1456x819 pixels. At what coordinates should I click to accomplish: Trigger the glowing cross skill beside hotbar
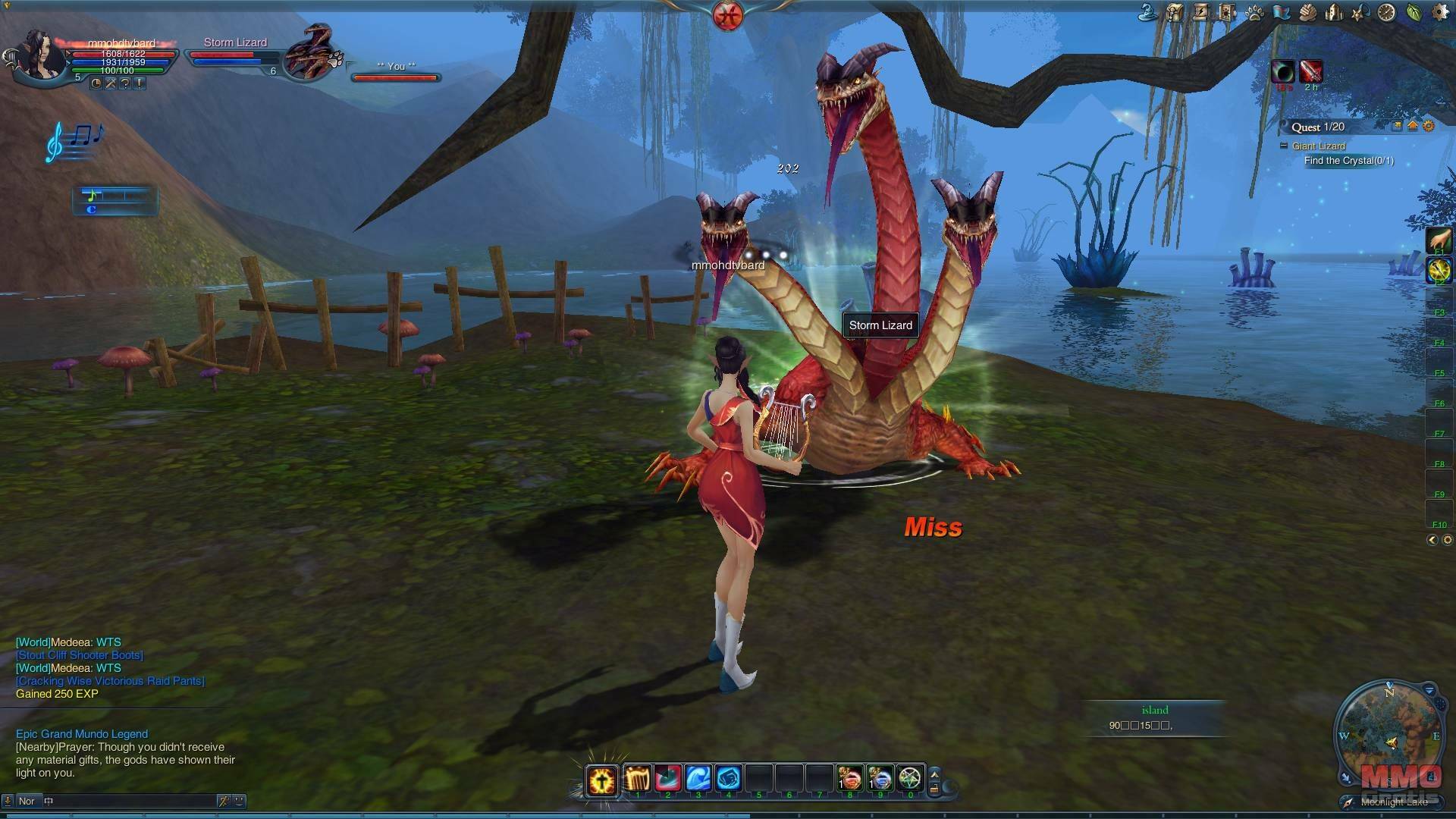(x=602, y=780)
